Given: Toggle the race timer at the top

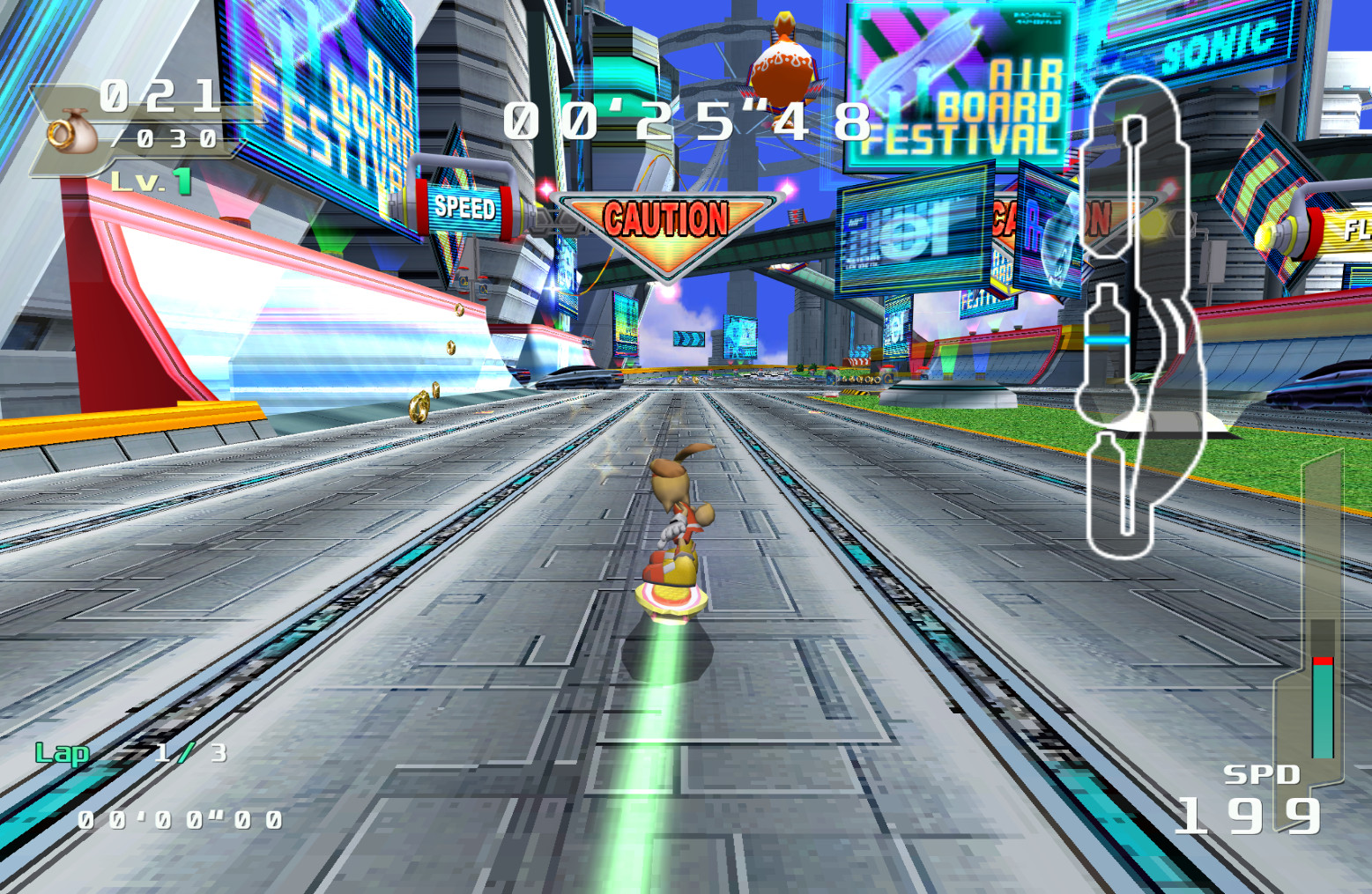Looking at the screenshot, I should (x=686, y=119).
